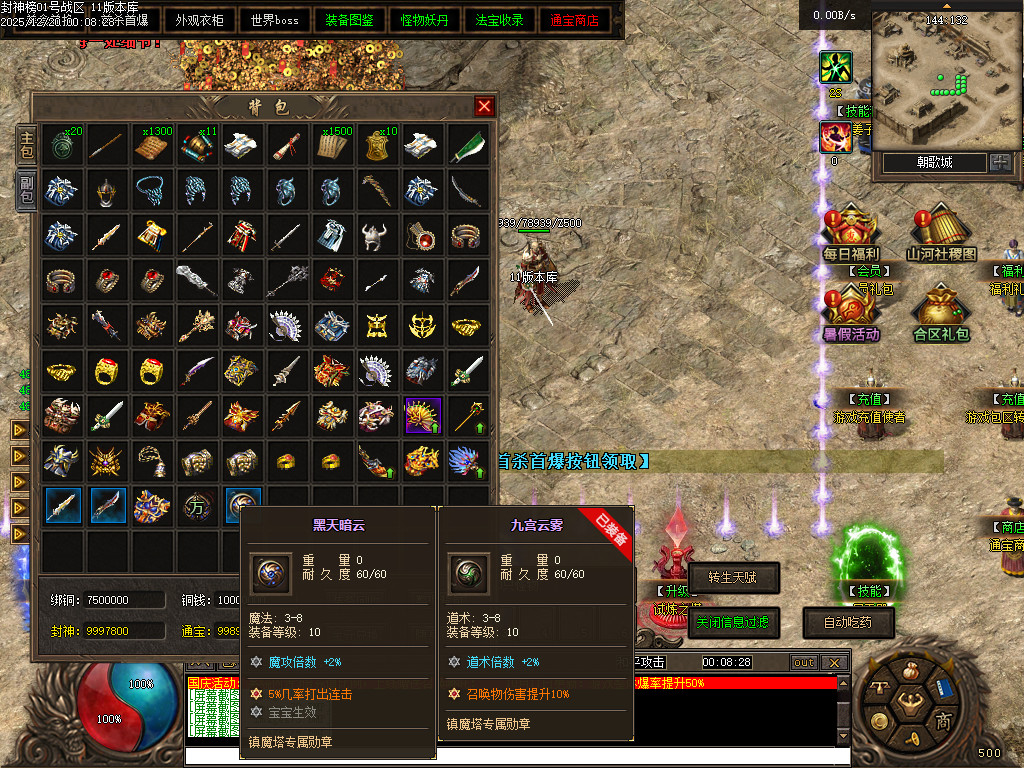Open the 法宝收录 menu

500,20
